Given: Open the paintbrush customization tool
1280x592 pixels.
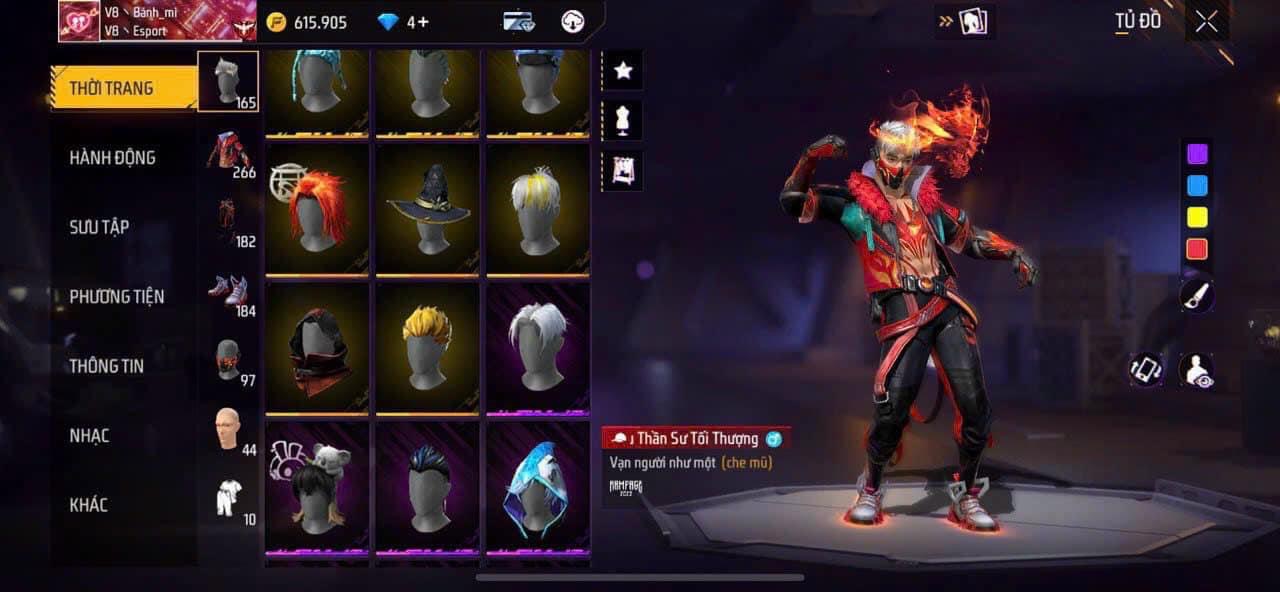Looking at the screenshot, I should coord(1197,294).
